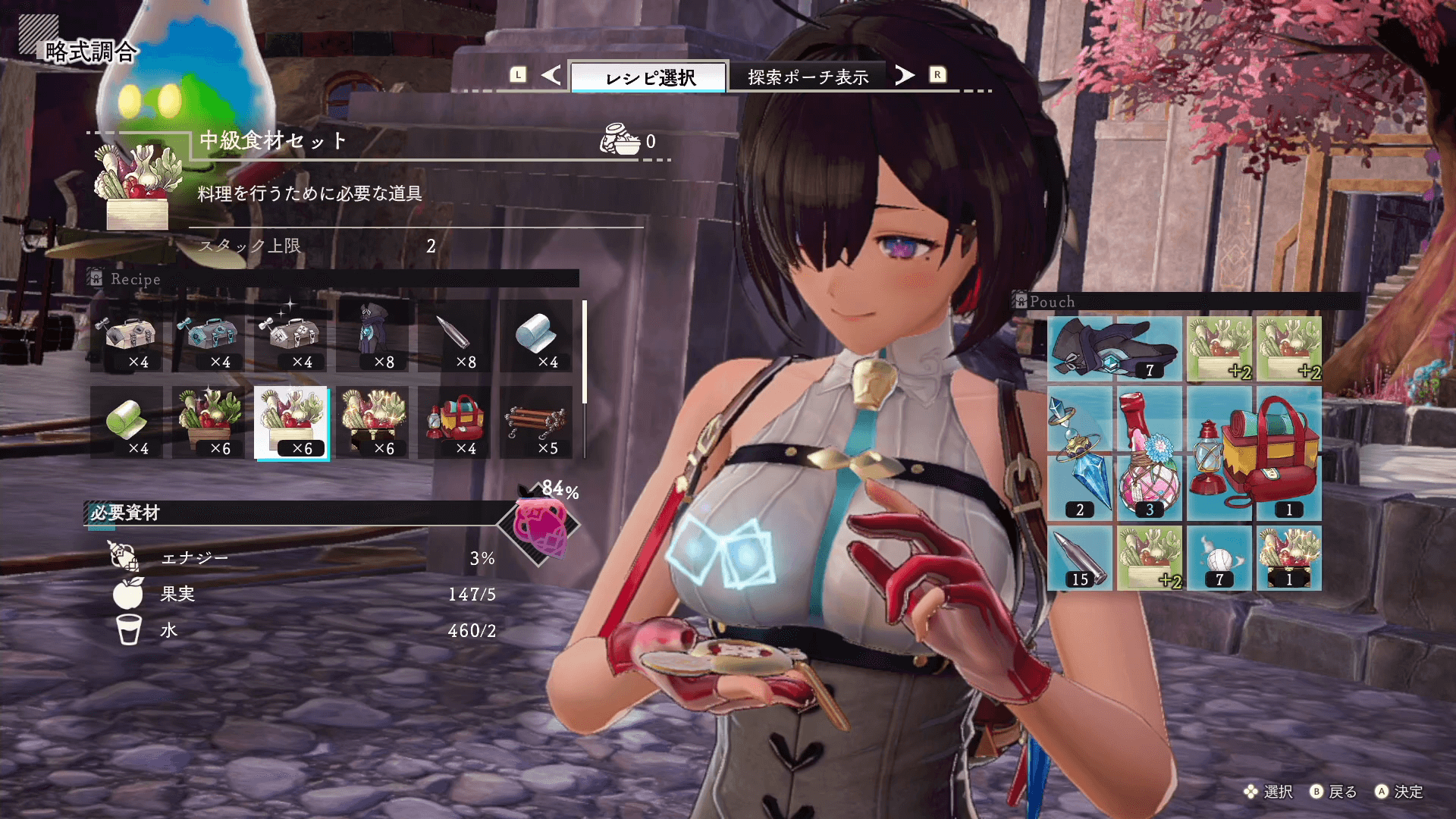The image size is (1456, 819).
Task: Pick the sparkling grey toolbox recipe
Action: pos(290,336)
